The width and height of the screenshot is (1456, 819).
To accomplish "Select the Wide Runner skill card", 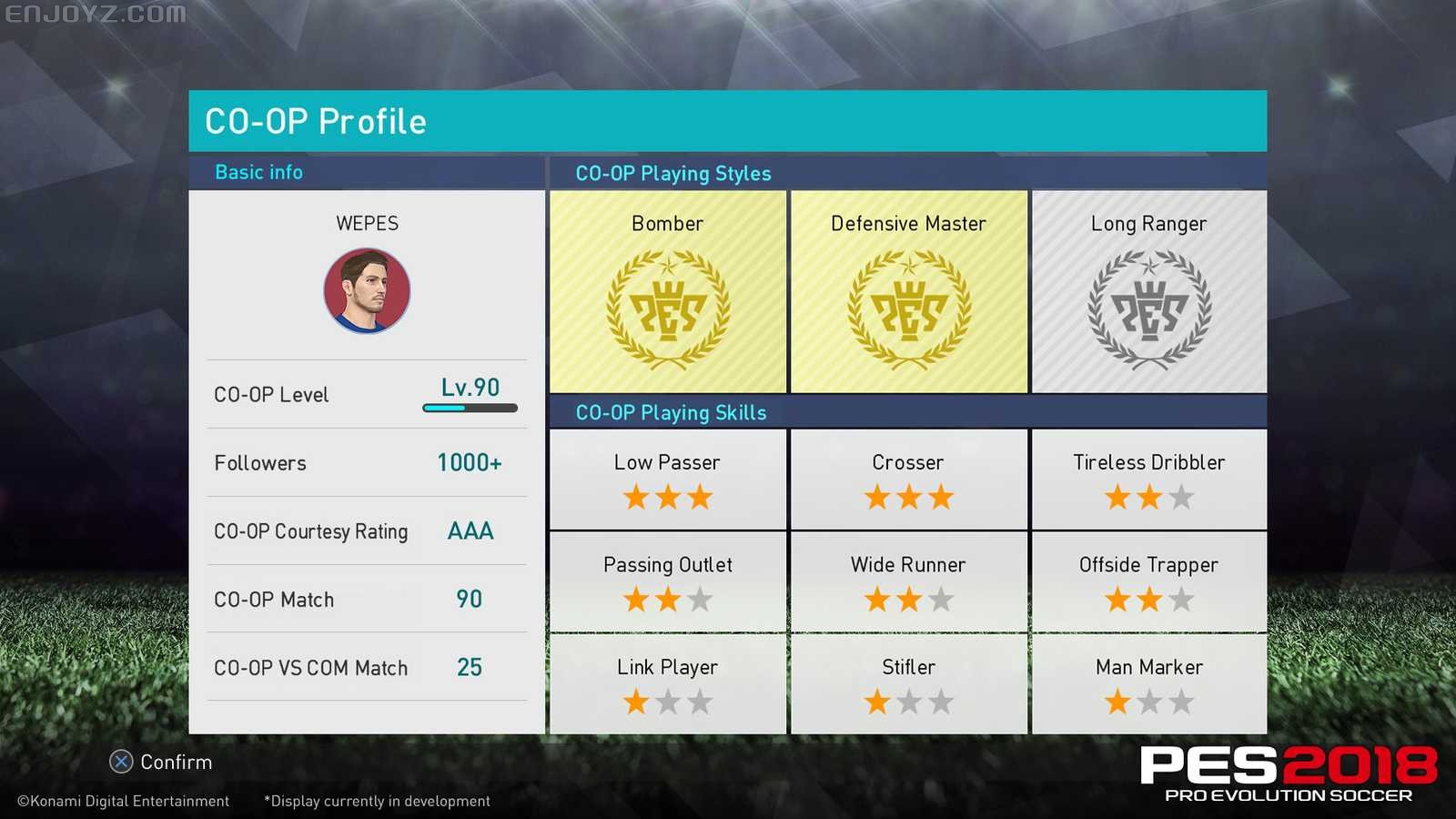I will pyautogui.click(x=908, y=581).
